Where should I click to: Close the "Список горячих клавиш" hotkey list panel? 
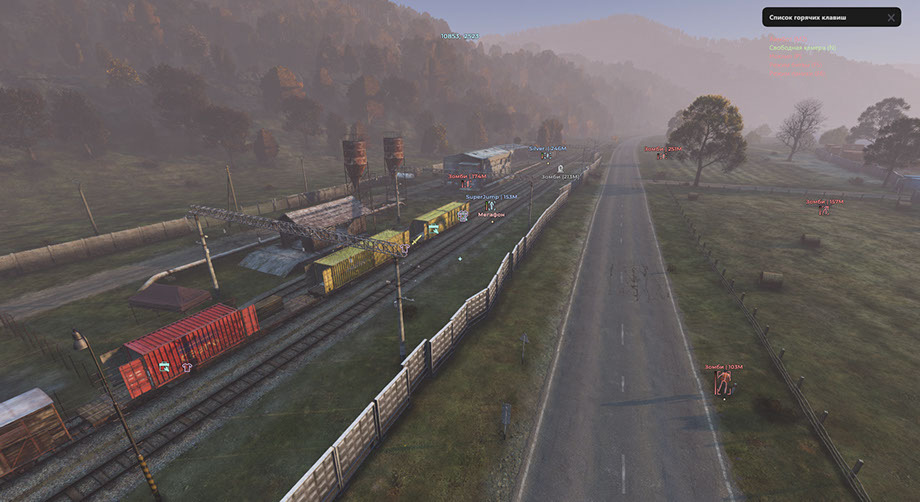(x=891, y=18)
